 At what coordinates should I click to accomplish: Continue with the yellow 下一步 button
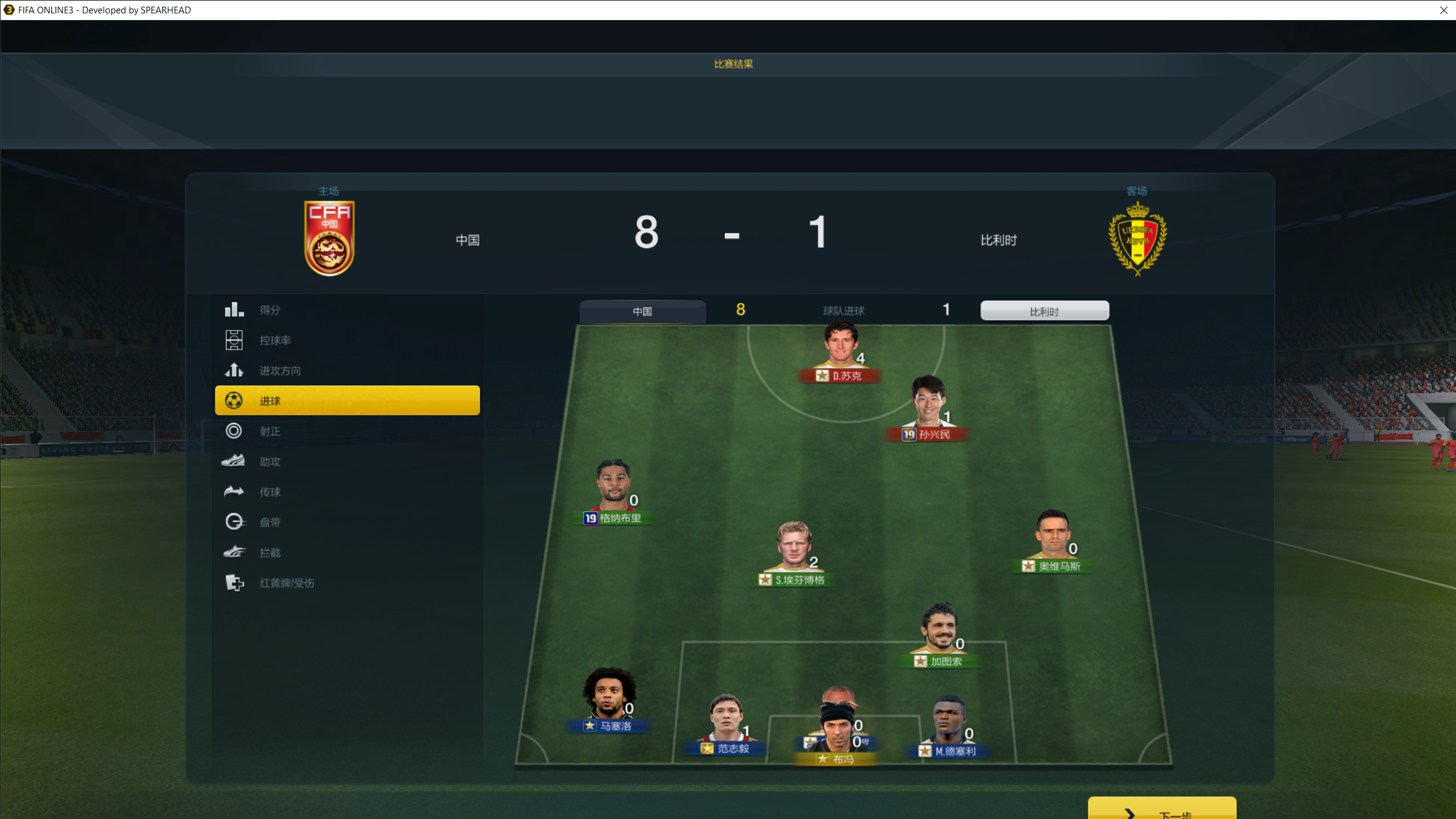coord(1162,811)
